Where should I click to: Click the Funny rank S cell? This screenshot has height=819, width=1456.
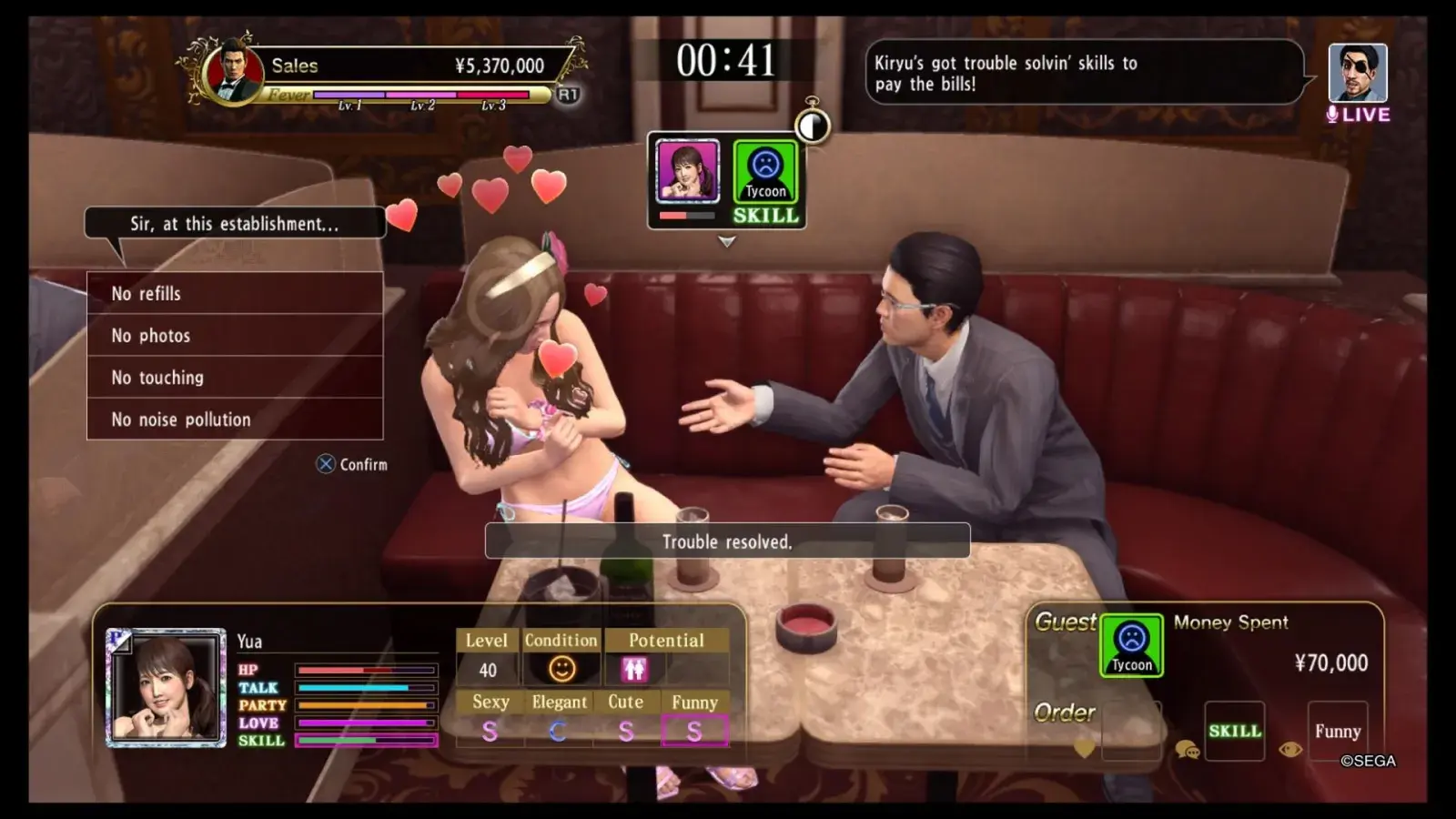point(694,731)
